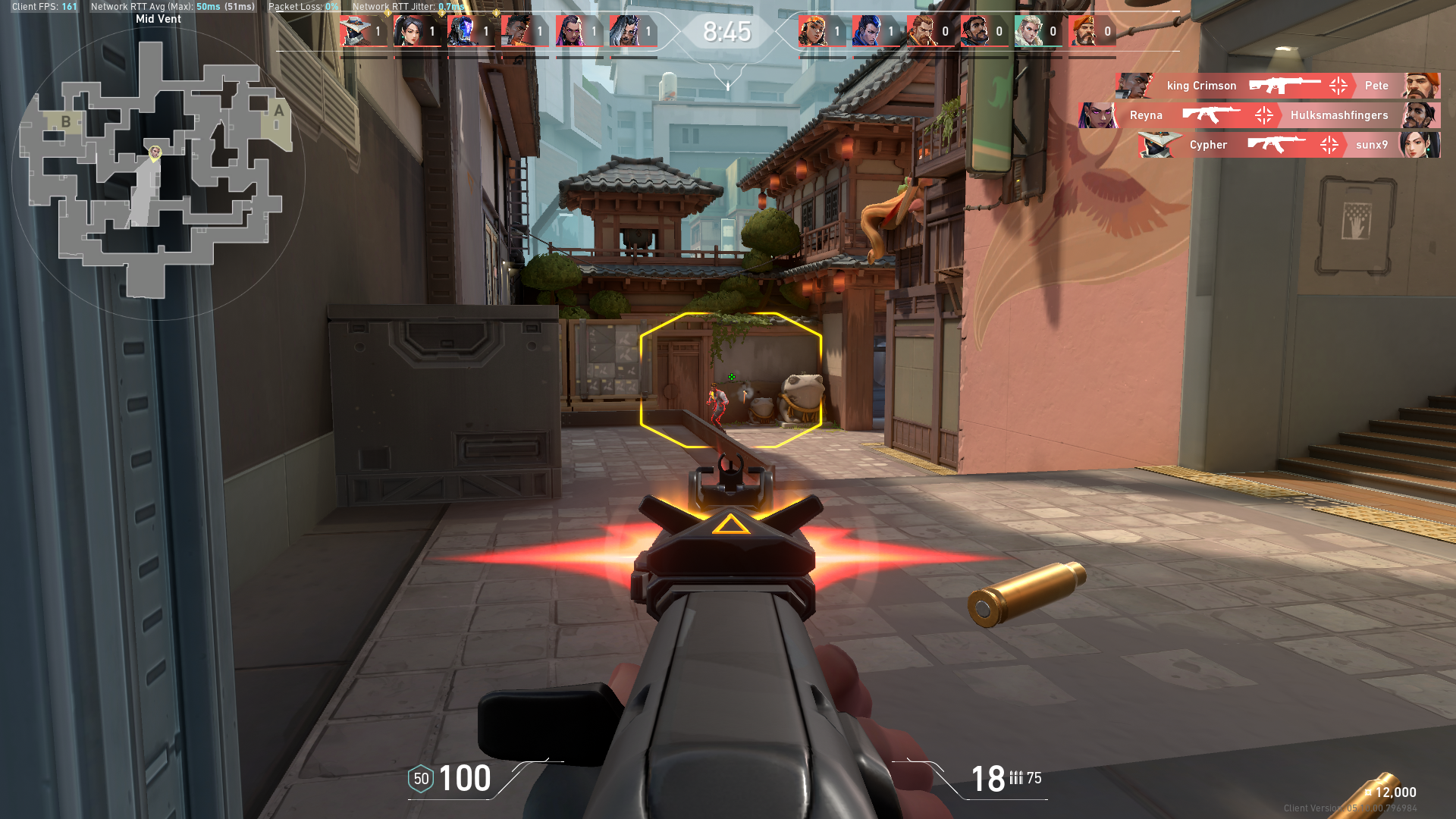Click Pete's portrait at the kill feed right
This screenshot has height=819, width=1456.
click(1425, 86)
